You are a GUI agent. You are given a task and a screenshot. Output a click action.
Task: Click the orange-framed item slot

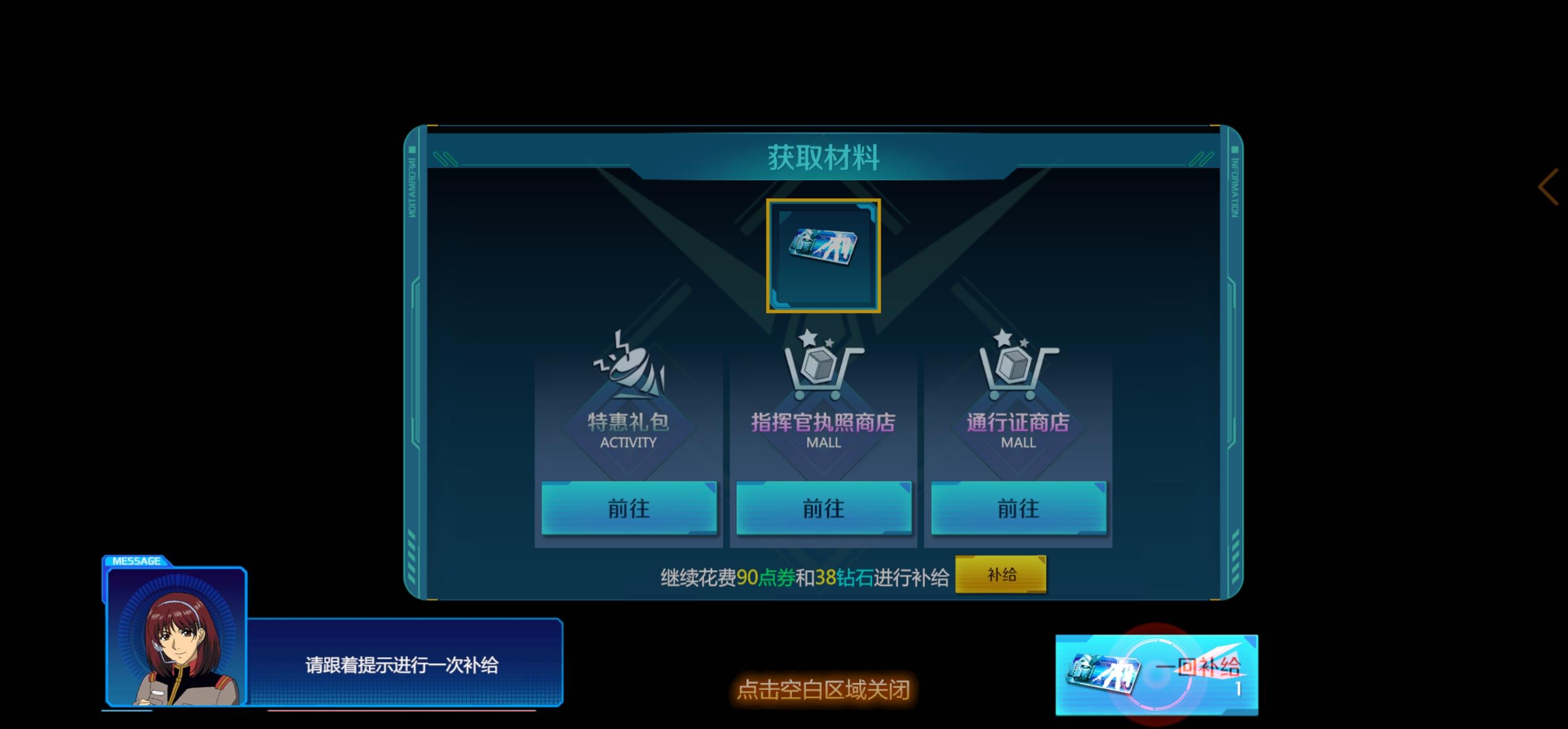click(823, 257)
